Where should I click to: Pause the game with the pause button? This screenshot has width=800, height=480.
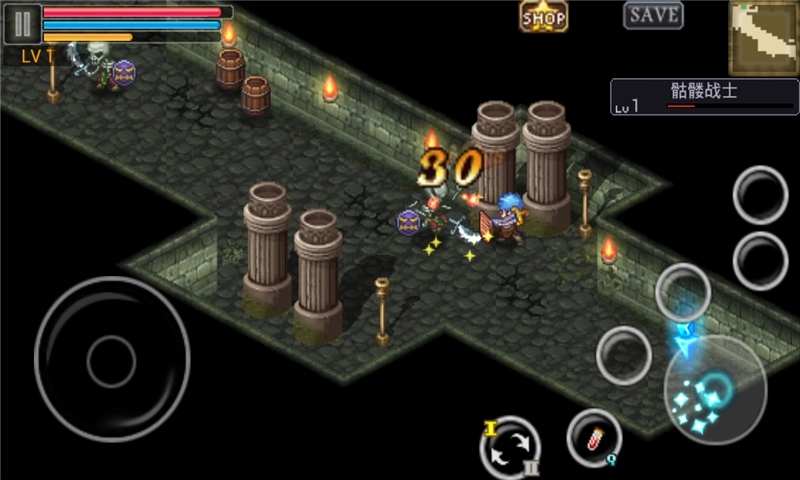click(22, 24)
